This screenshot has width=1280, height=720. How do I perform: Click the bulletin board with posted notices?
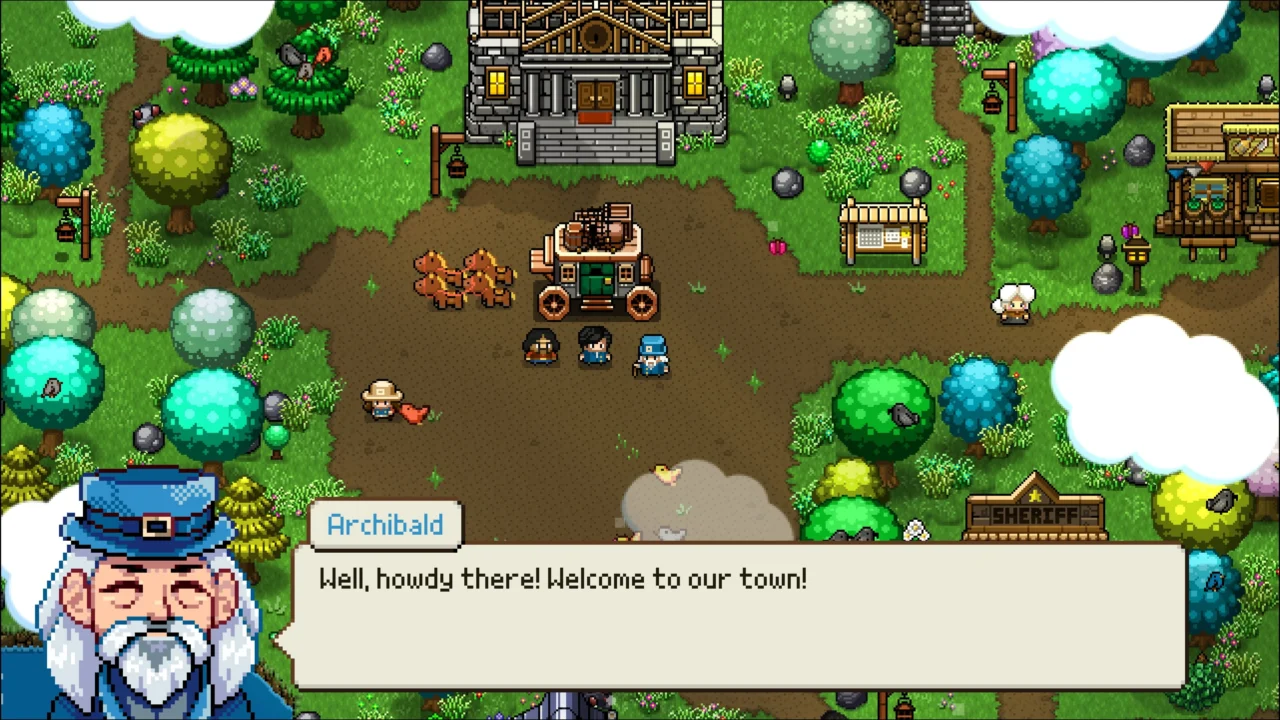pyautogui.click(x=882, y=228)
